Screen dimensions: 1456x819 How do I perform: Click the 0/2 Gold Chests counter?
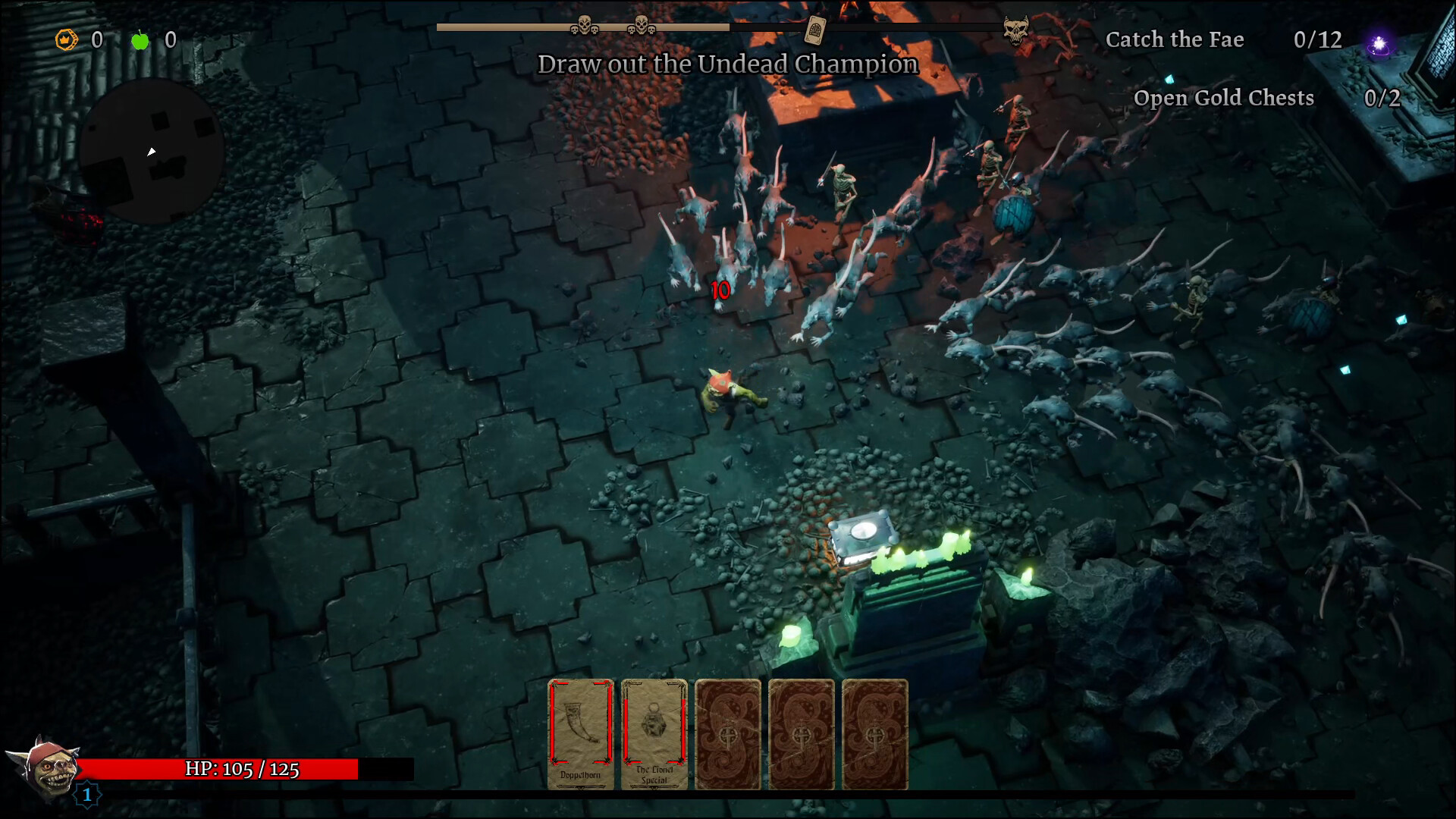point(1382,97)
